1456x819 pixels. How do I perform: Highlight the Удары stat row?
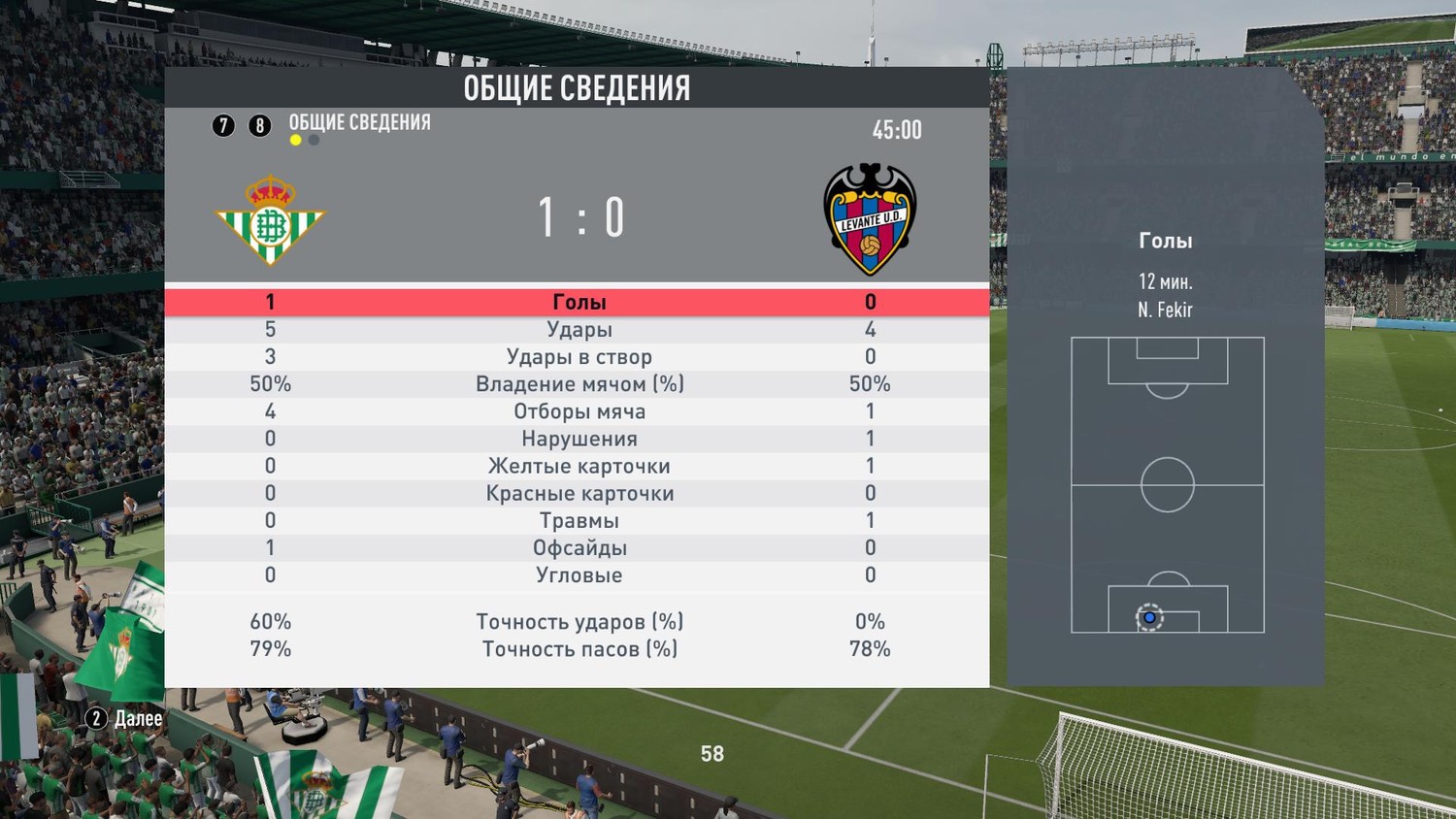pos(579,330)
